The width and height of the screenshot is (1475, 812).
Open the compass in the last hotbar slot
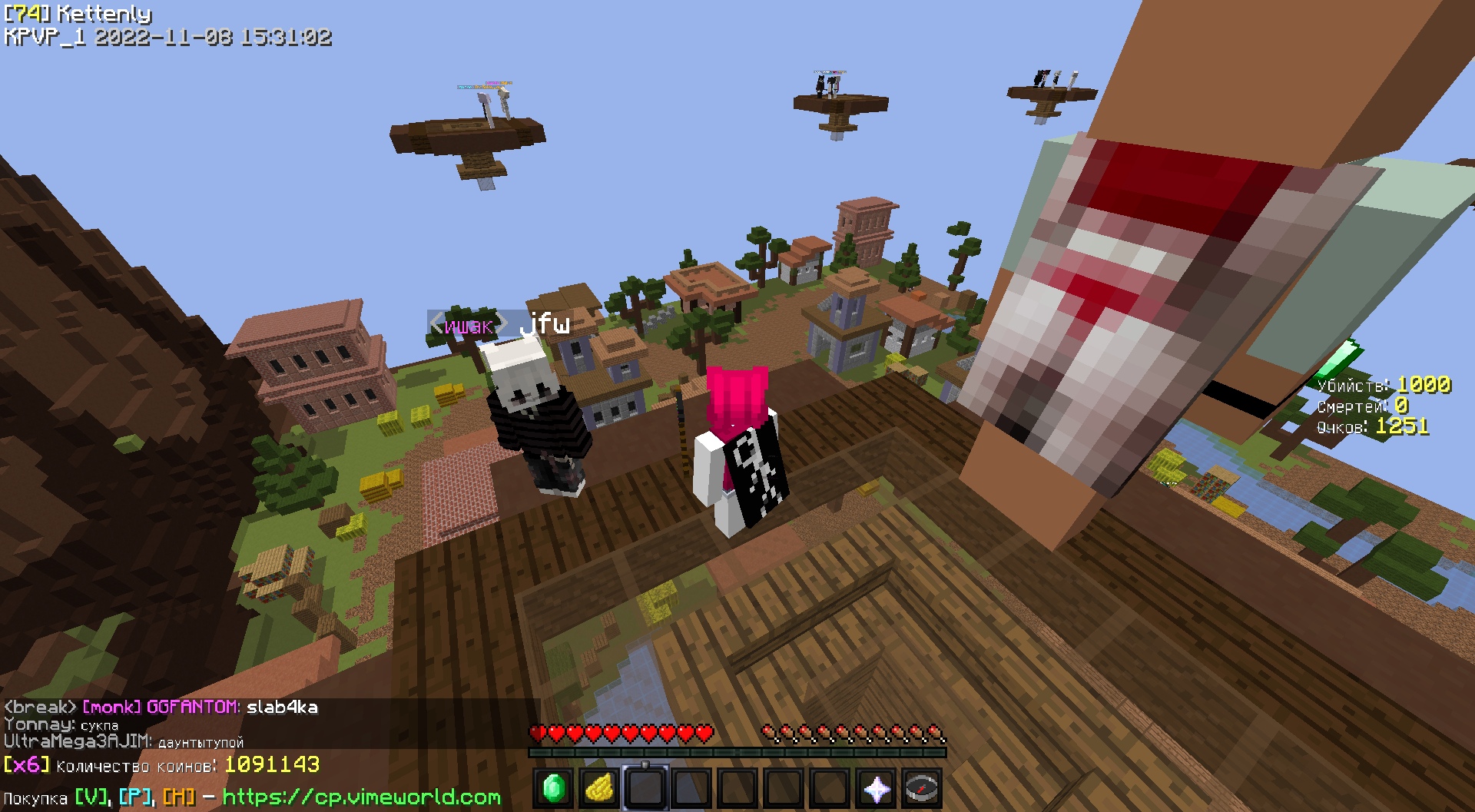[x=920, y=789]
